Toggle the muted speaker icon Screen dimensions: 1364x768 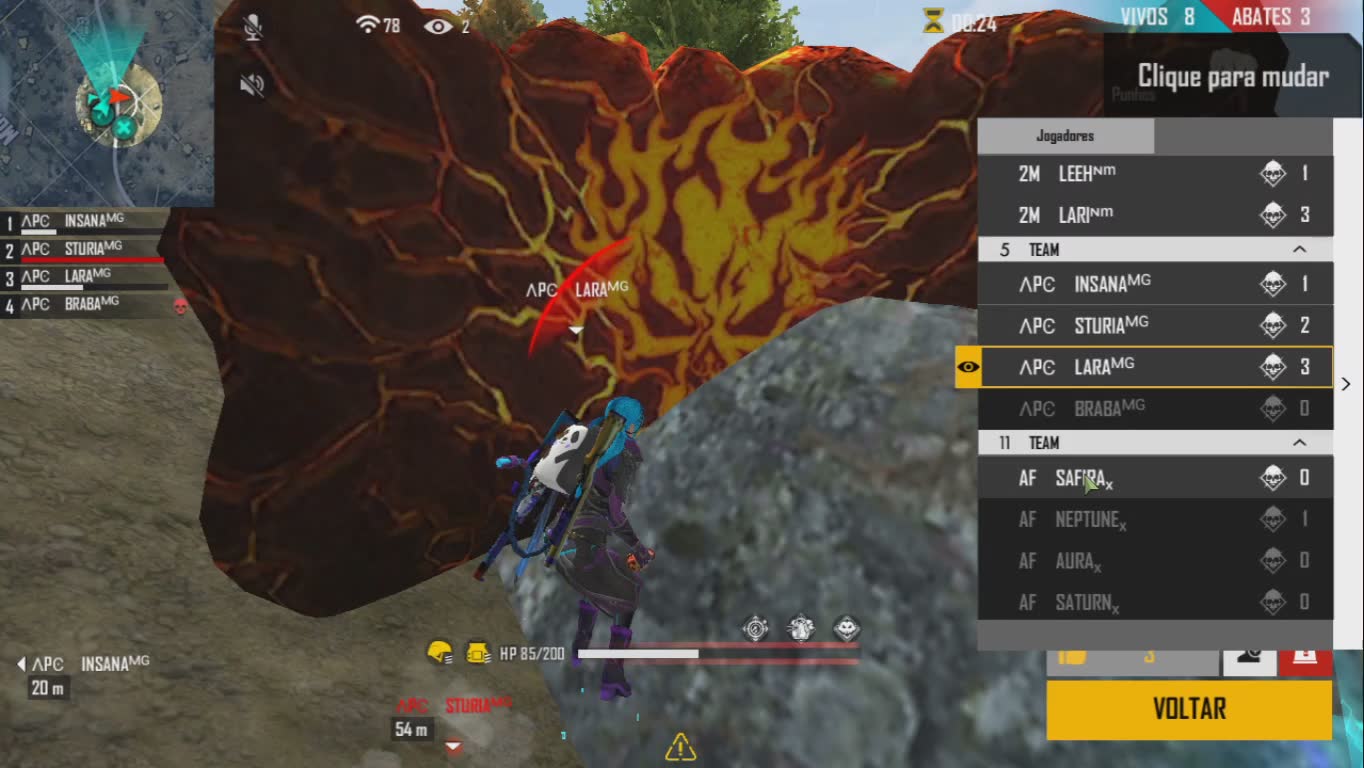(x=252, y=85)
